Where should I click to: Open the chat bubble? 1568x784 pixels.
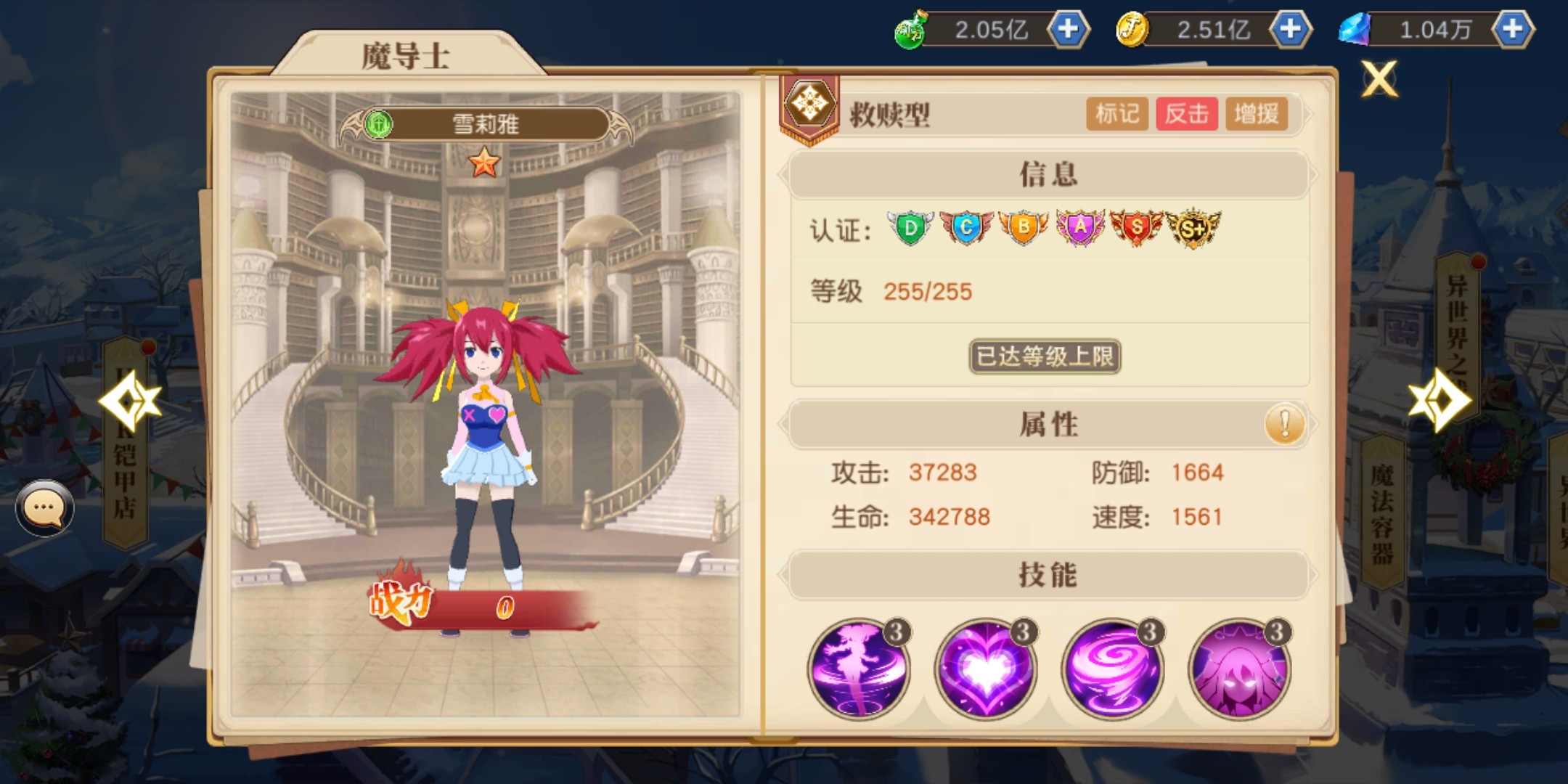44,507
